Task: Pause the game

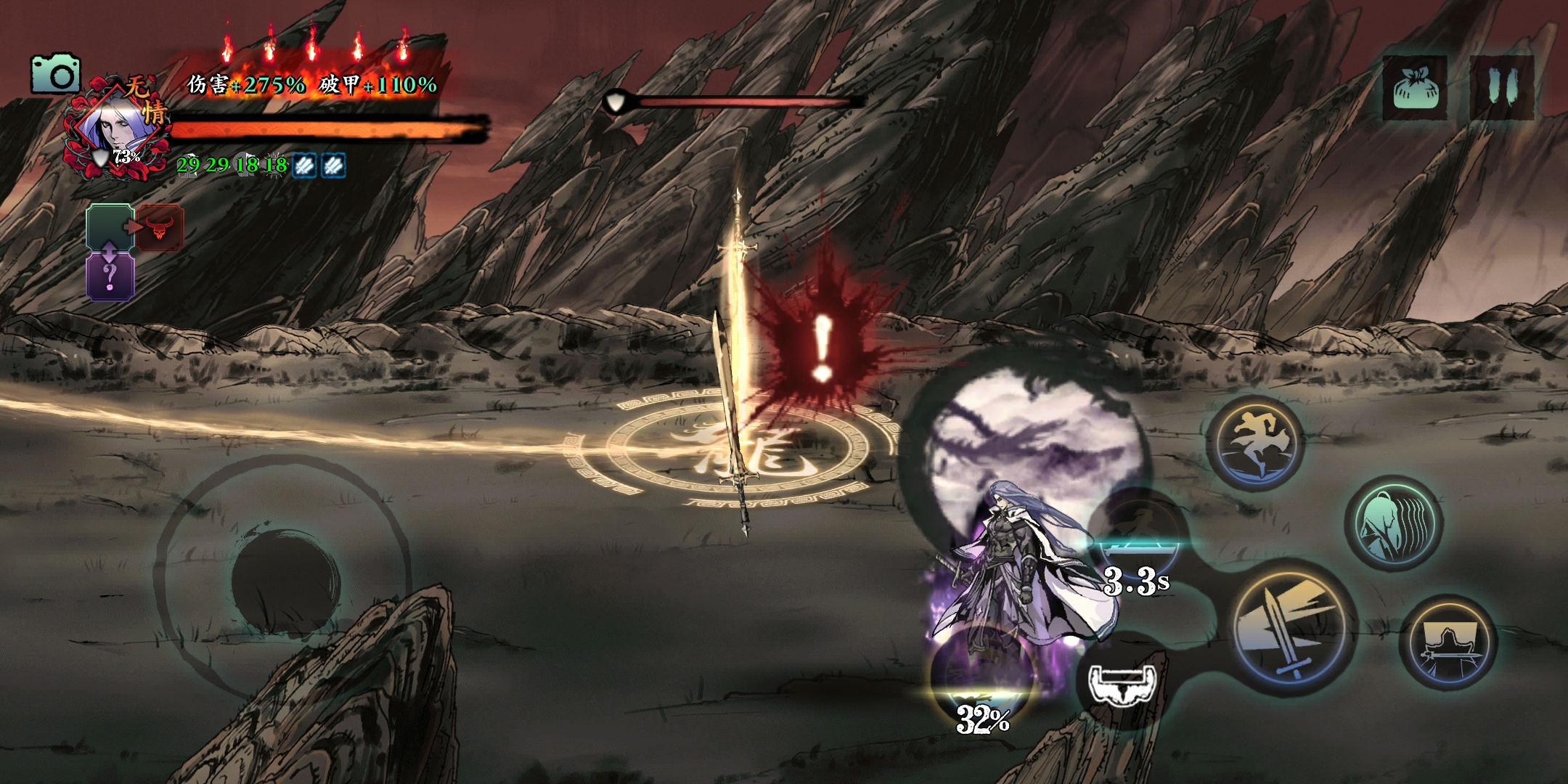Action: (1501, 88)
